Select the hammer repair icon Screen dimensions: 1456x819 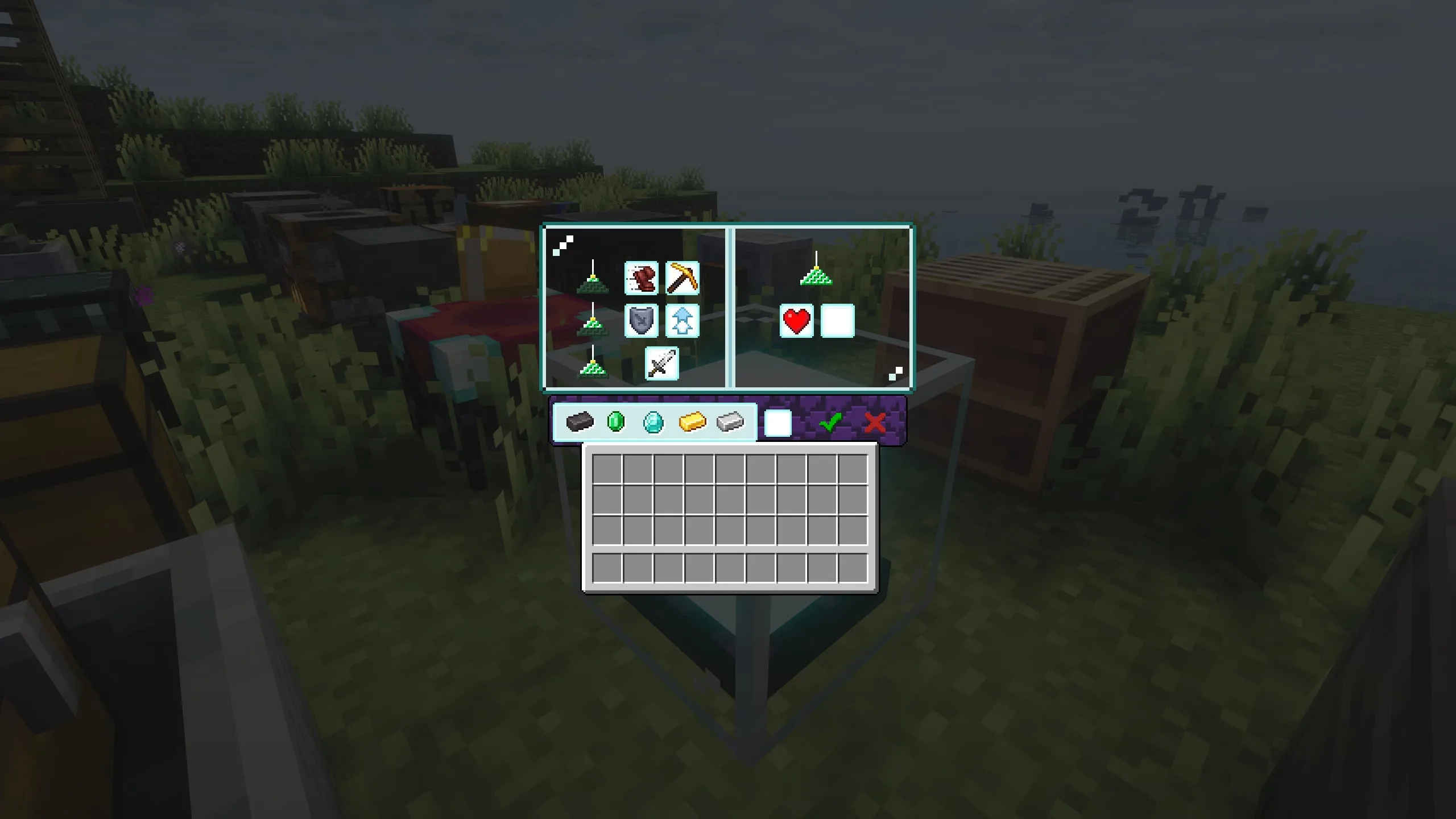click(642, 277)
